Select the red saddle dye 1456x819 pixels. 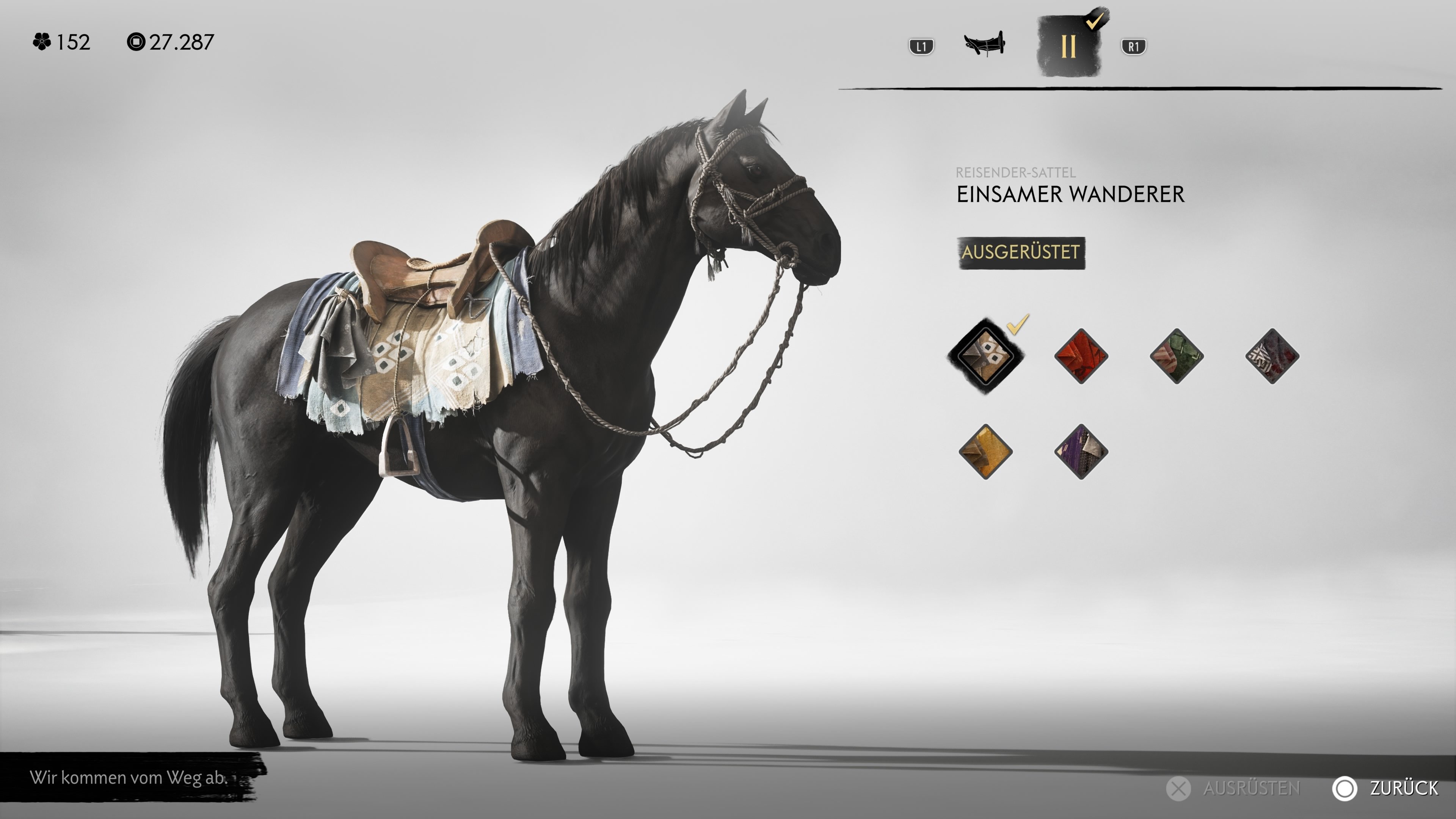click(x=1081, y=356)
